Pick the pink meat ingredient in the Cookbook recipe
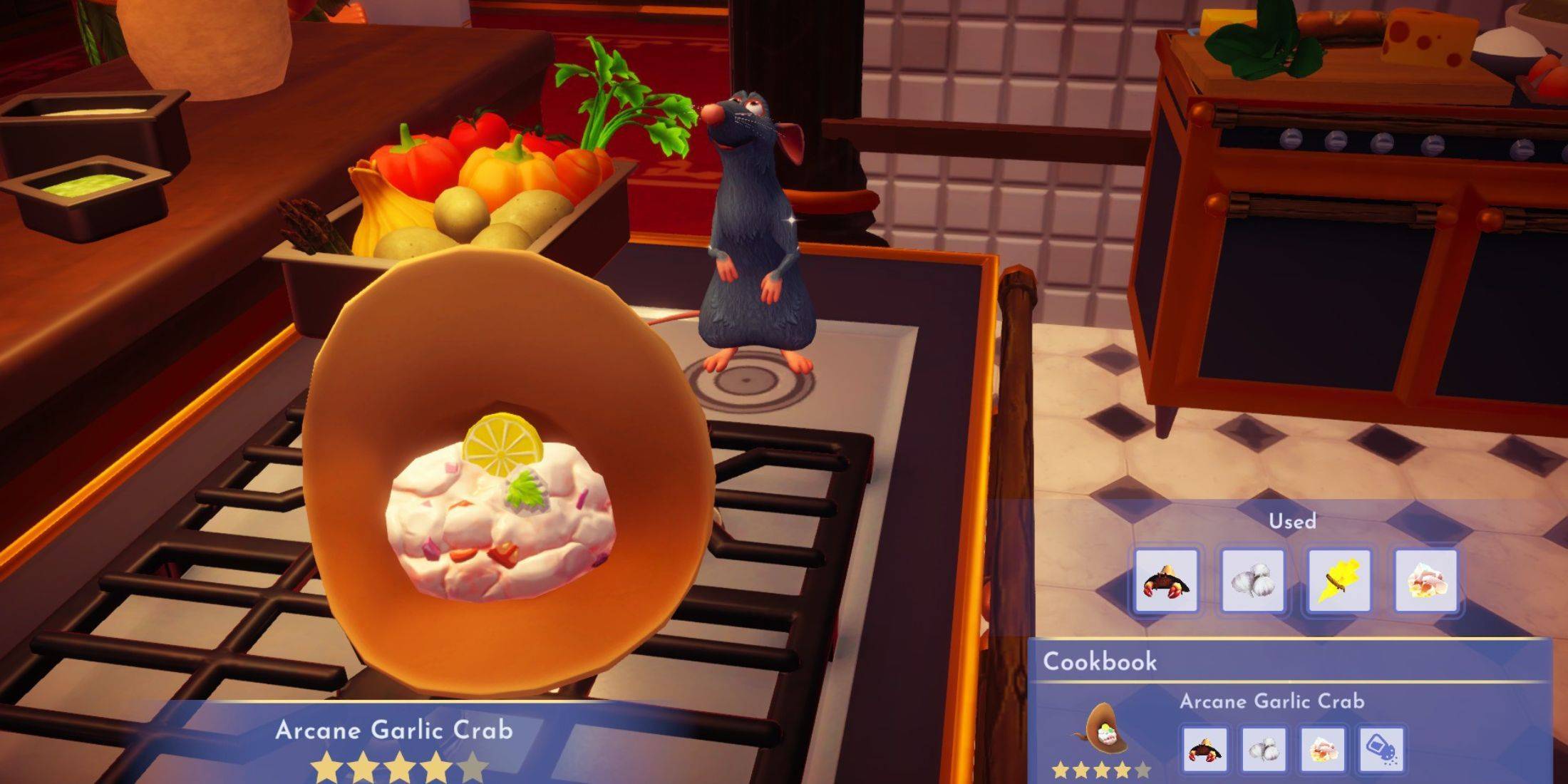Image resolution: width=1568 pixels, height=784 pixels. click(1322, 749)
